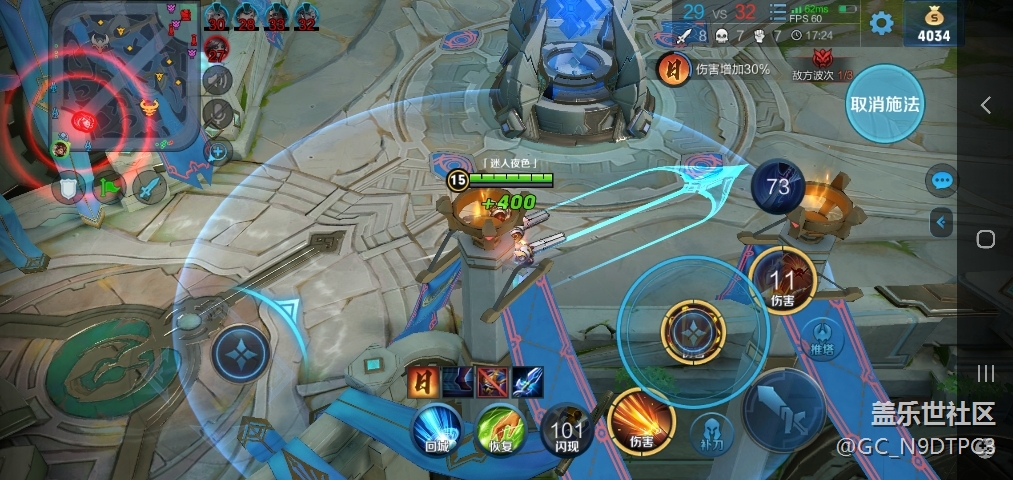Open the scoreboard list icon beside the kill score
The width and height of the screenshot is (1013, 480).
click(777, 12)
